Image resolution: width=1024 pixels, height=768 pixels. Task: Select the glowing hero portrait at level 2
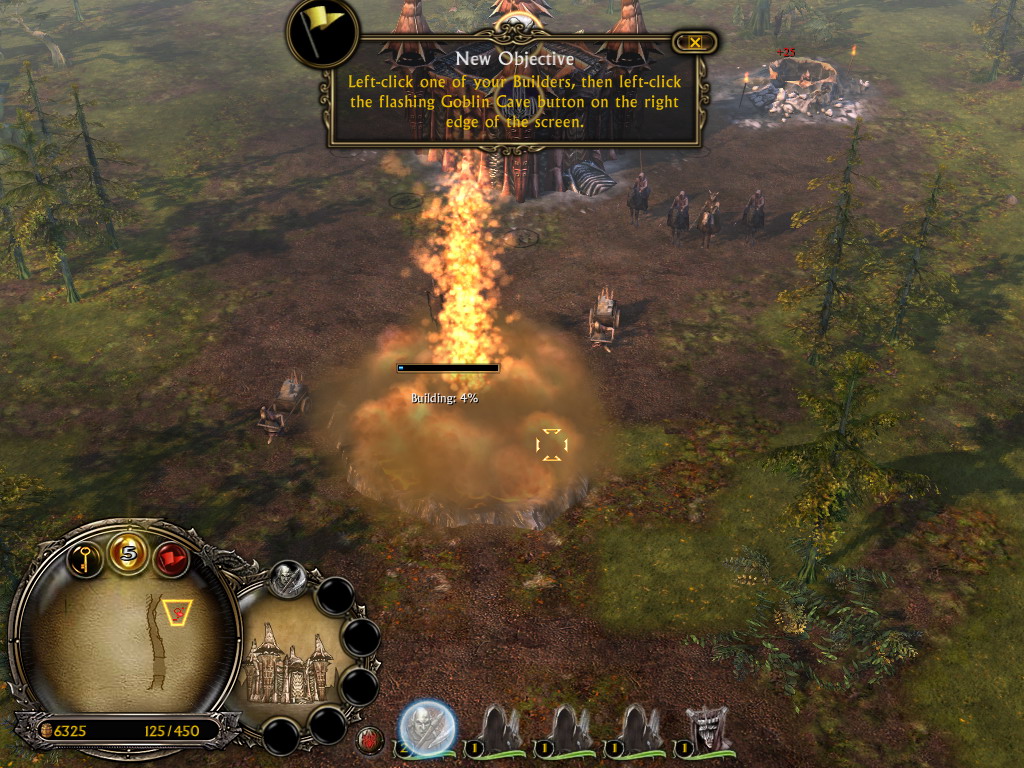[428, 727]
